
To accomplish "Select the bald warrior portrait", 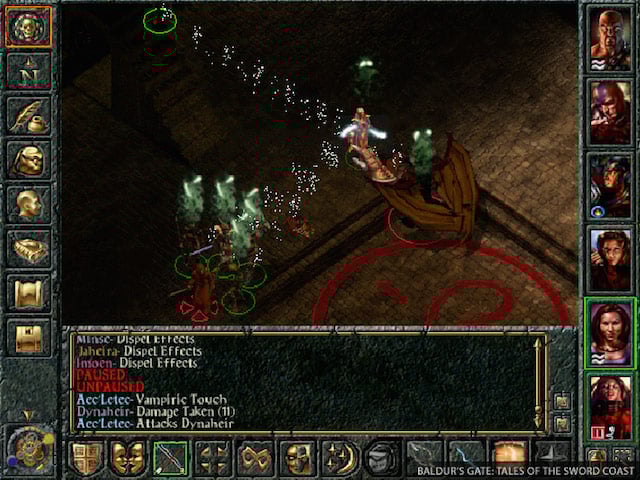I will [x=609, y=38].
